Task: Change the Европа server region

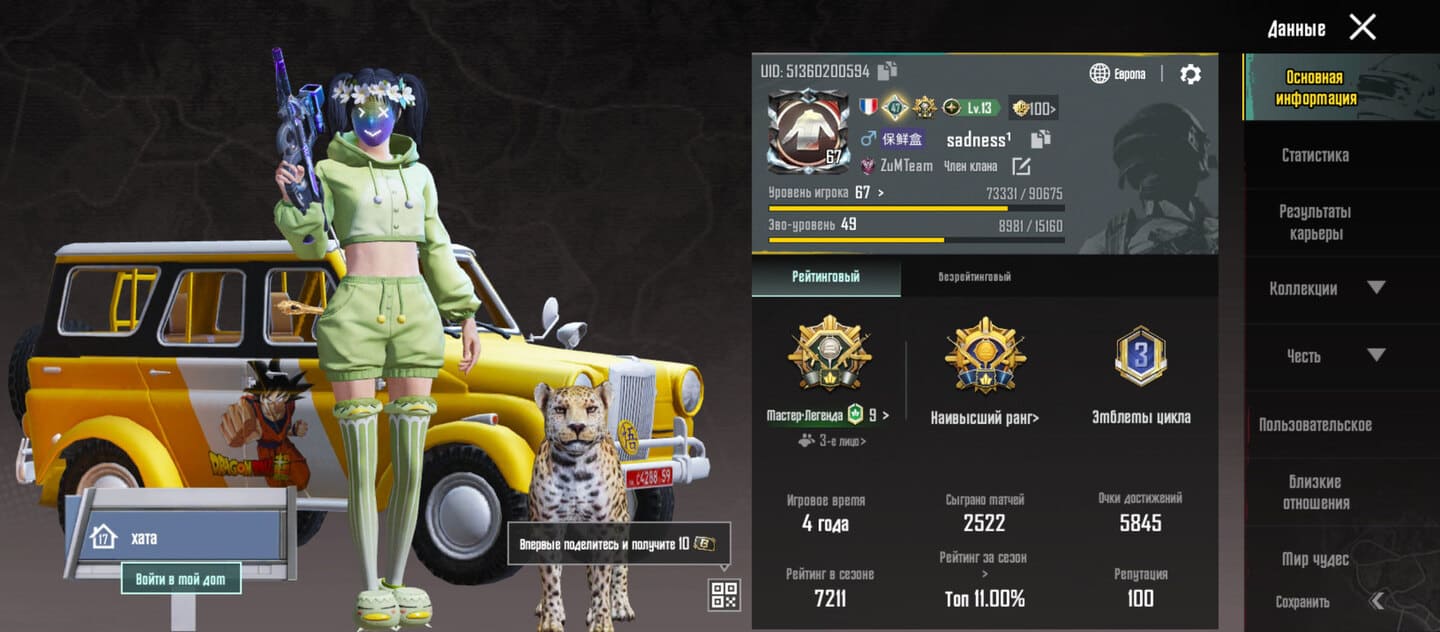Action: [1118, 74]
